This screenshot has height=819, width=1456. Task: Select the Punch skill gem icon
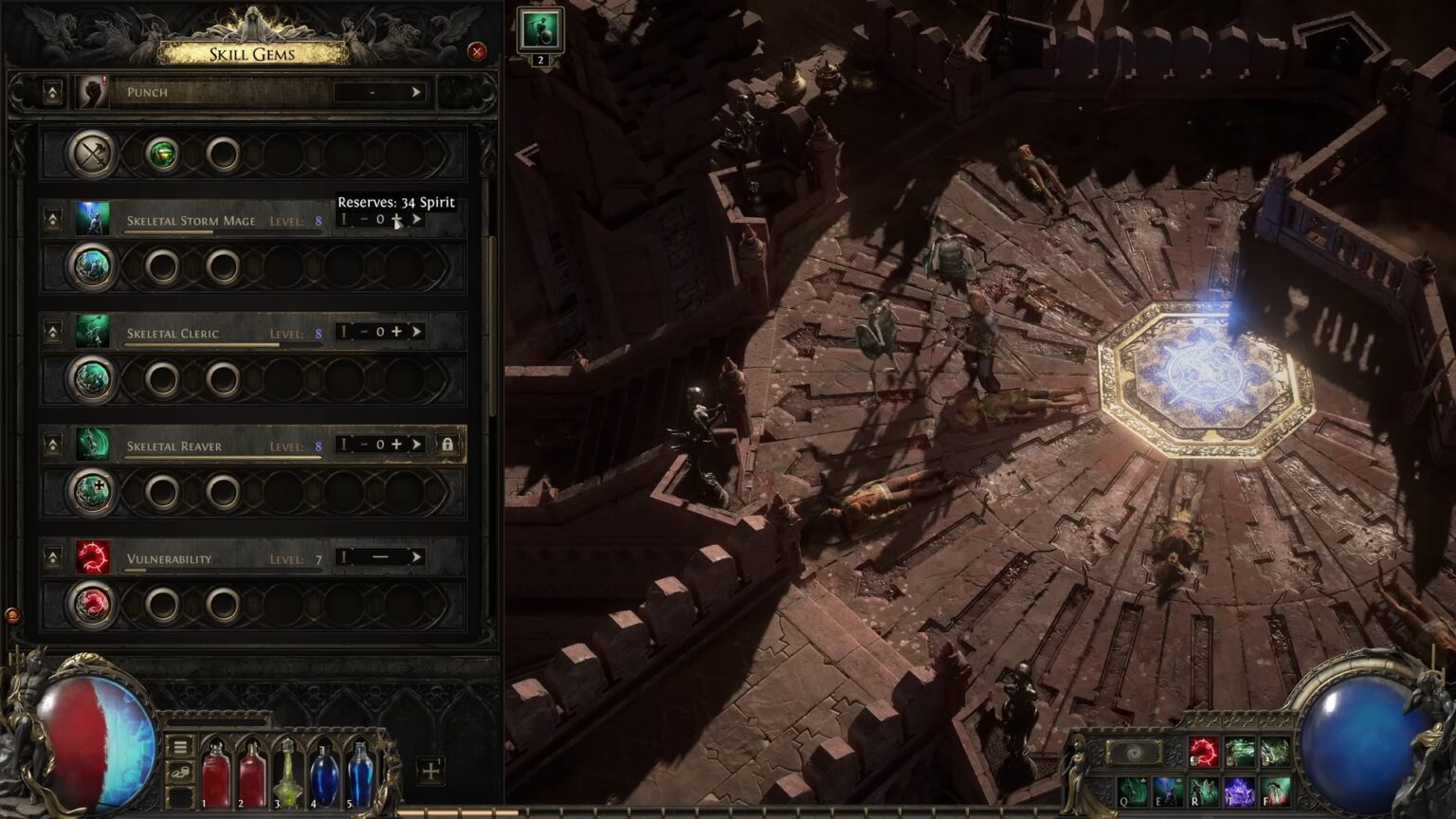[x=92, y=91]
